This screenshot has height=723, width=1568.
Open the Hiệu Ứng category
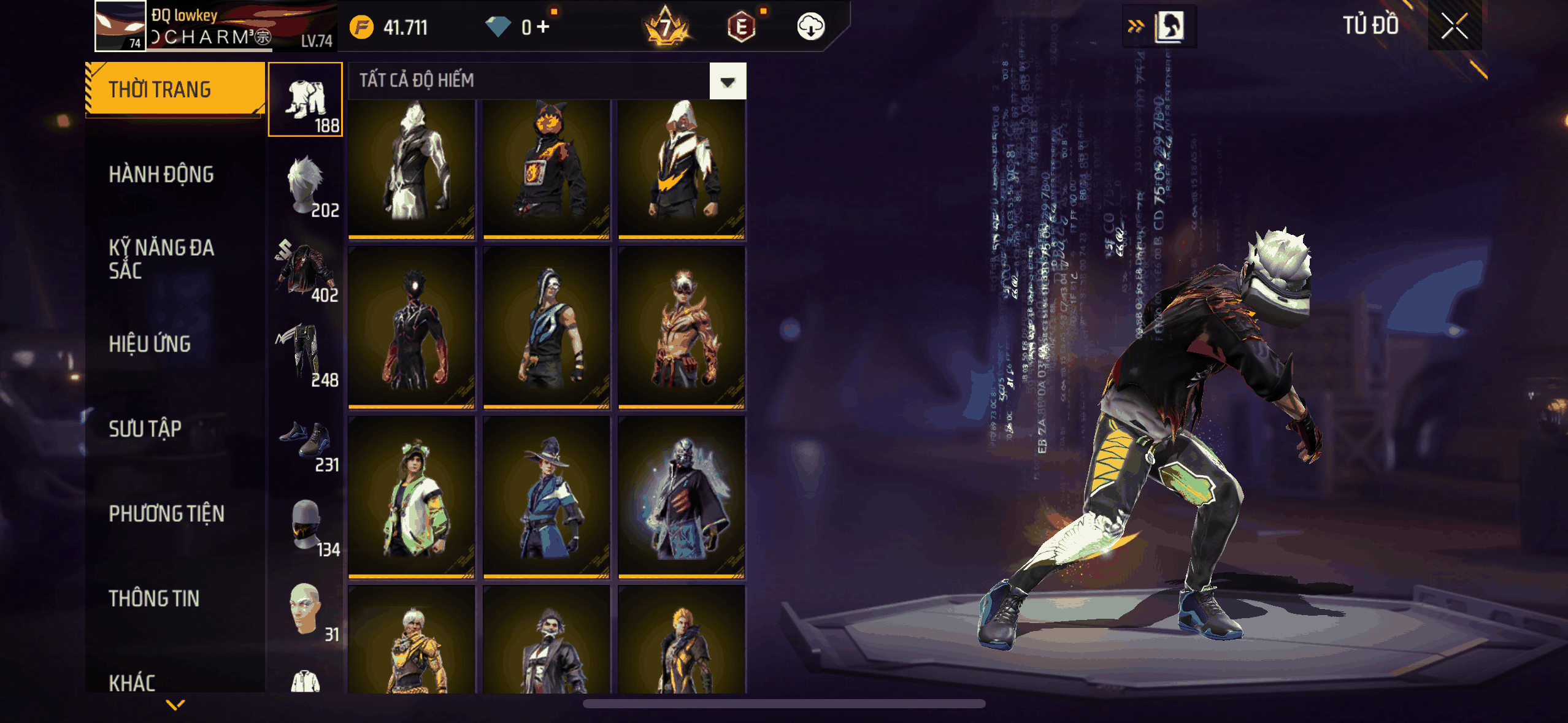point(150,344)
